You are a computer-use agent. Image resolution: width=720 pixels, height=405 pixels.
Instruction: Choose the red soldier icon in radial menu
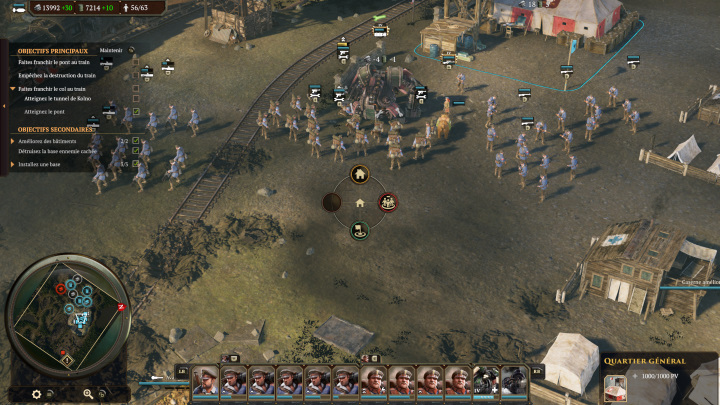point(388,203)
